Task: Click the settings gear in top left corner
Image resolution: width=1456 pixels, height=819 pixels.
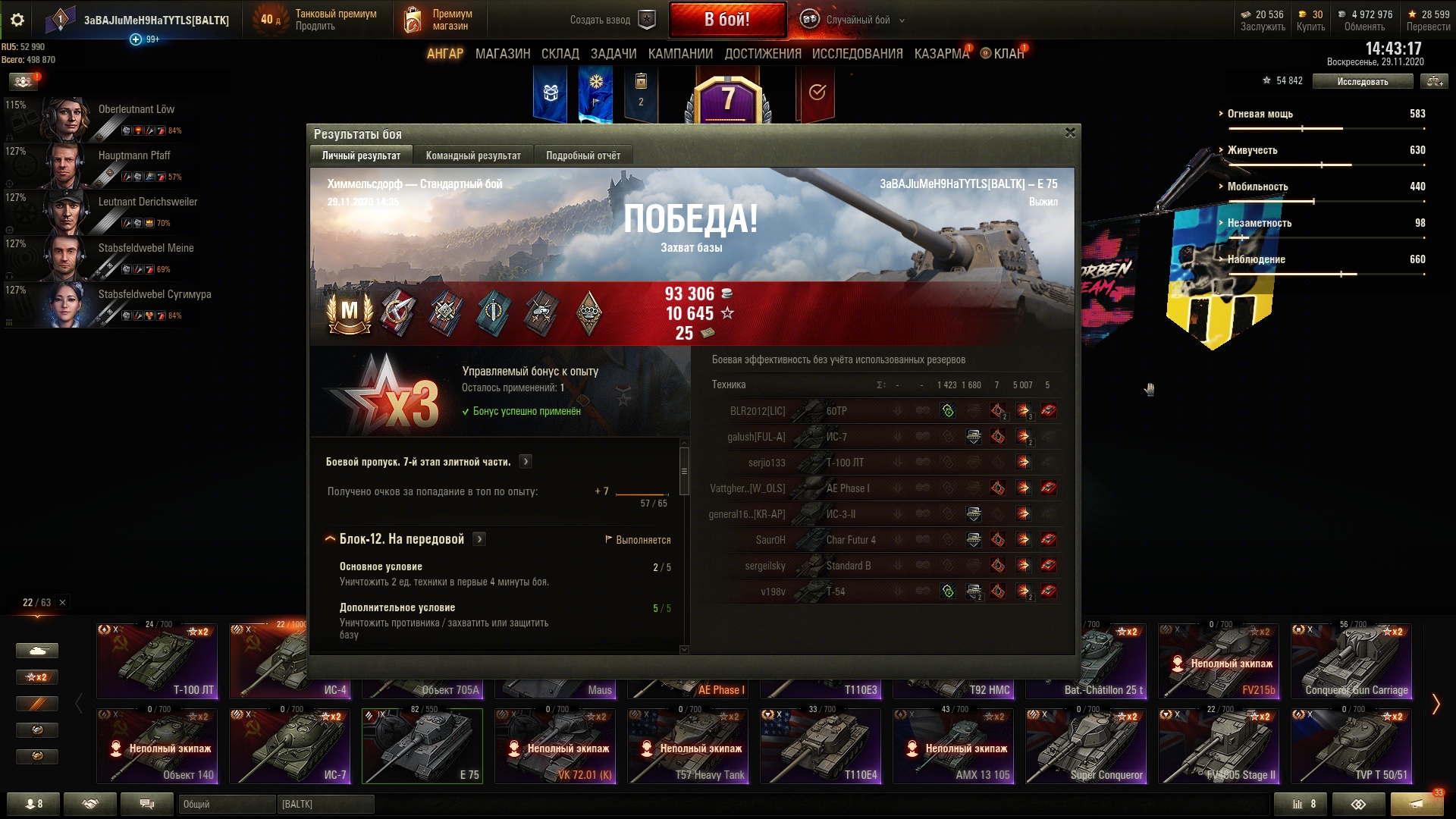Action: pyautogui.click(x=17, y=20)
